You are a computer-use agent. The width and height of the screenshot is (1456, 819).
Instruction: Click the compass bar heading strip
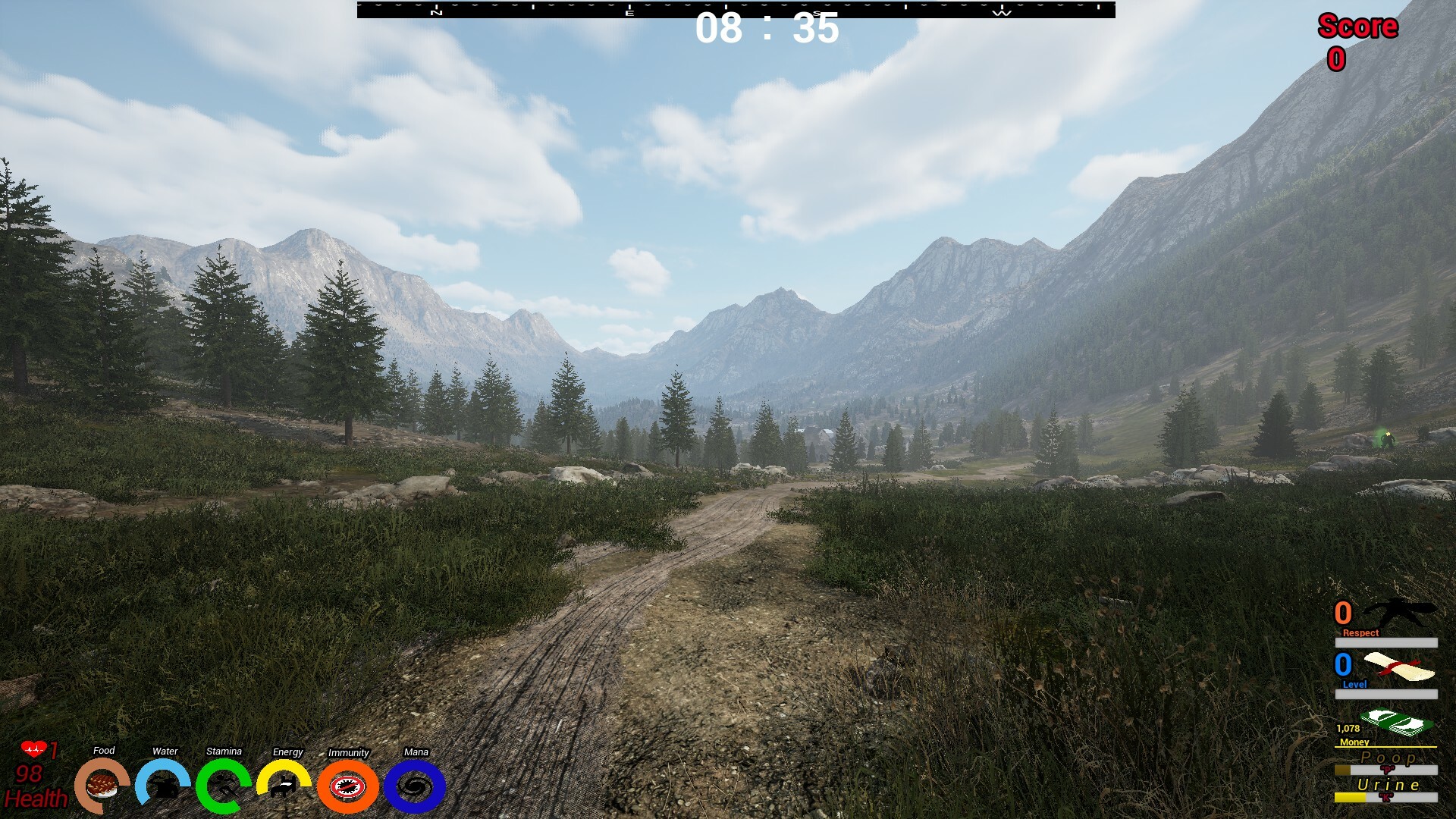pyautogui.click(x=736, y=9)
